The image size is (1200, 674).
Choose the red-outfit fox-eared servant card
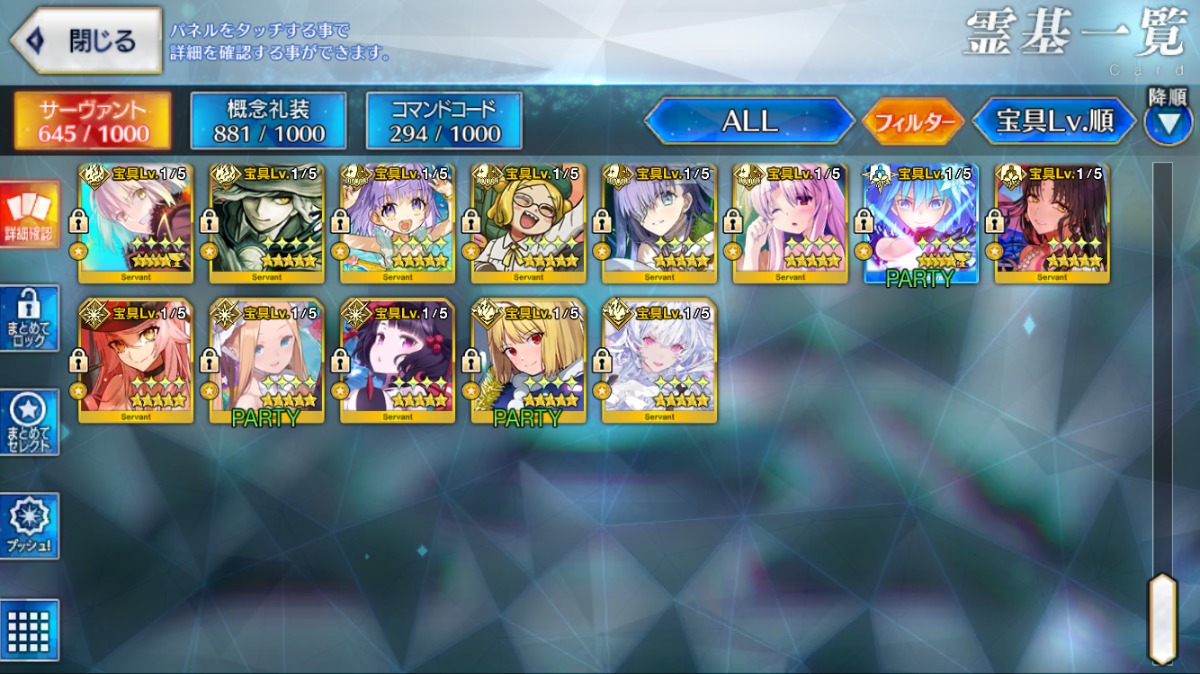(x=136, y=360)
